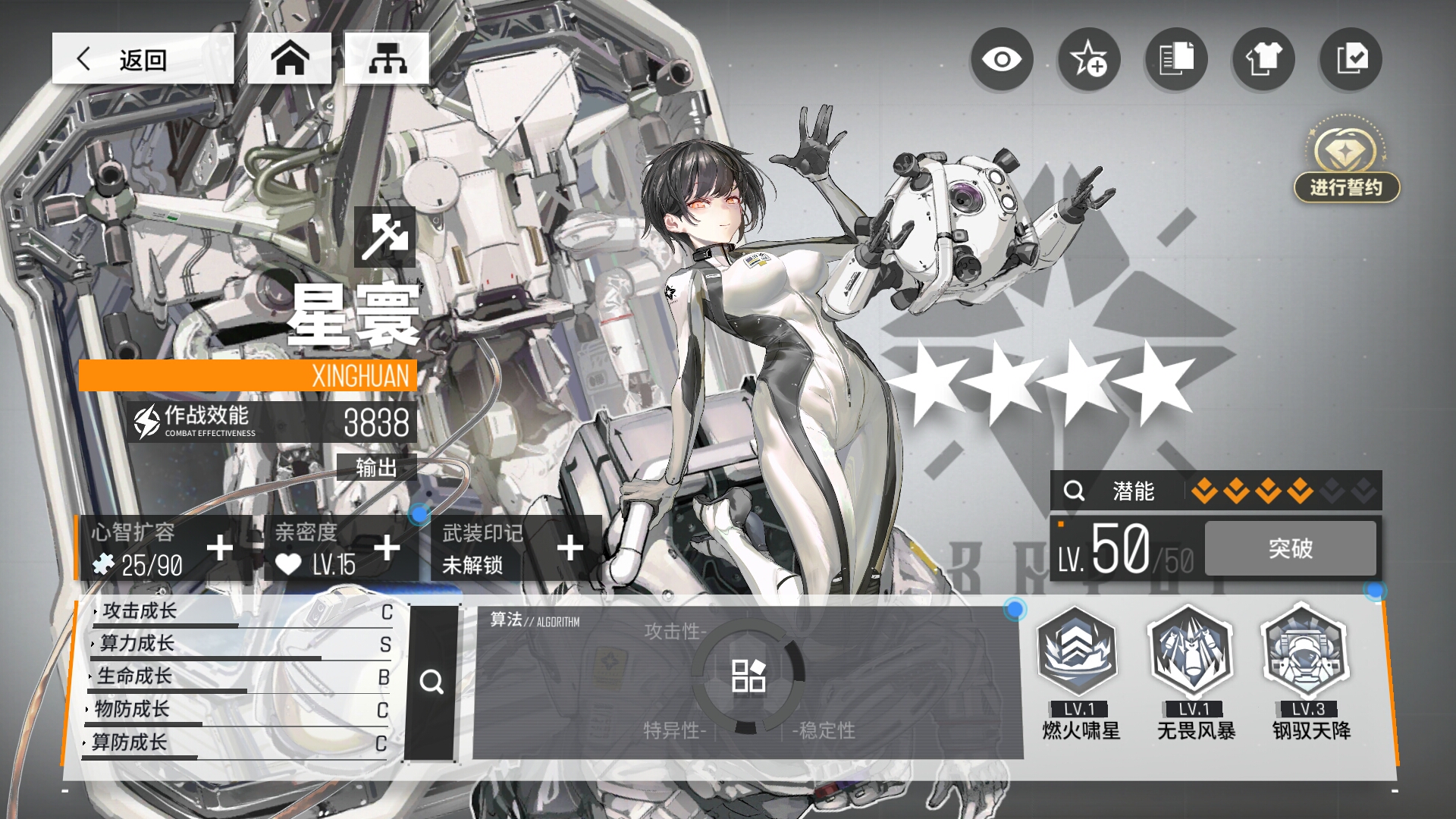
Task: View stat growth details with magnifier
Action: (431, 682)
